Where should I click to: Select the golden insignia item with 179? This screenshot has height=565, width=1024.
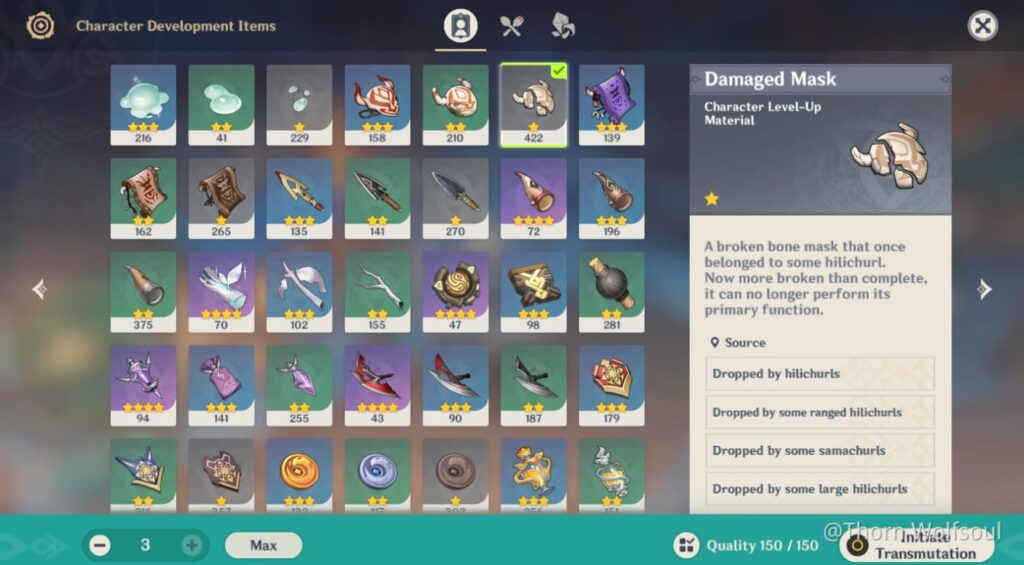pyautogui.click(x=611, y=385)
